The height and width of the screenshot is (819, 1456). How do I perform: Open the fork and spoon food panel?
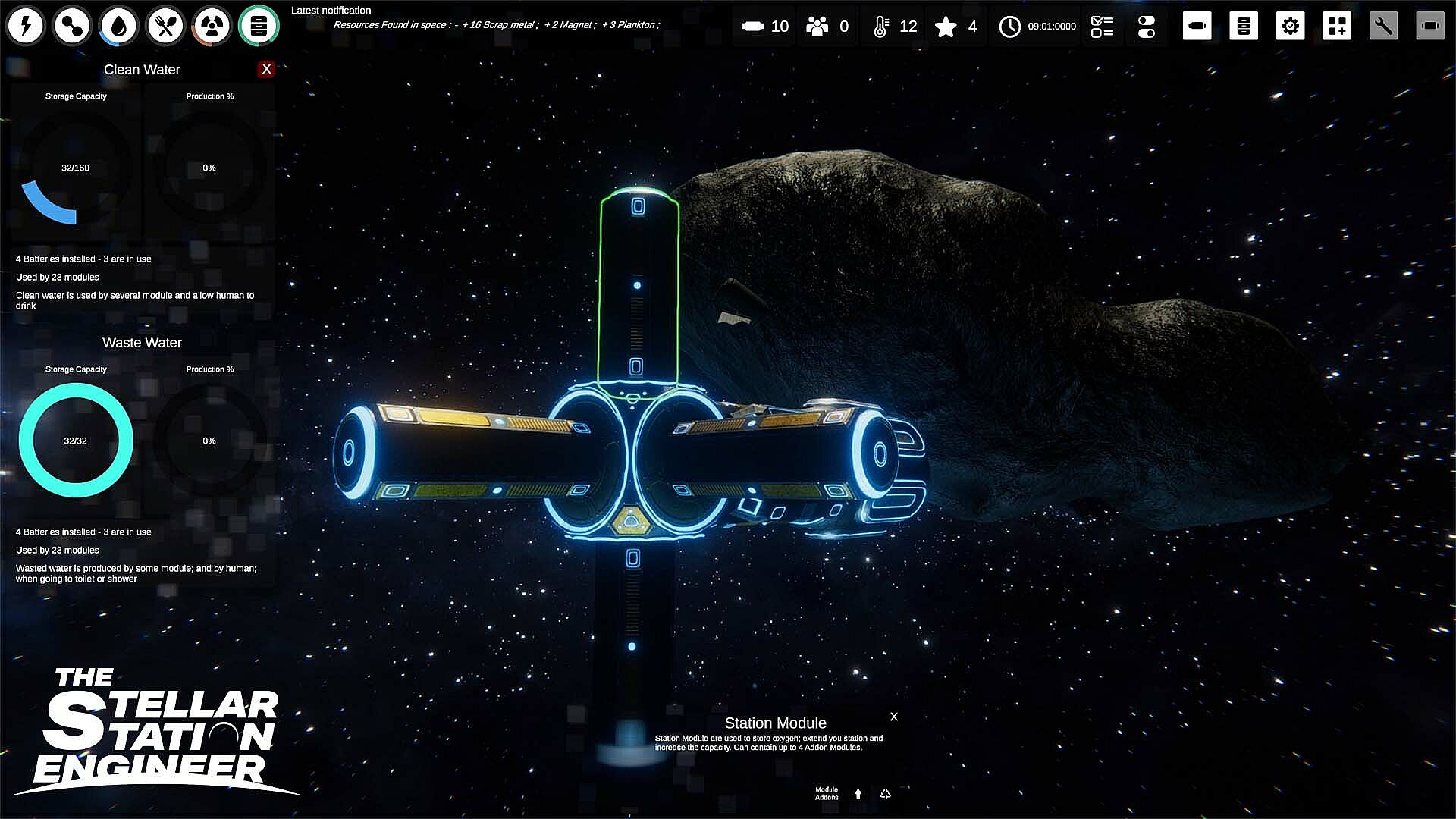click(x=165, y=26)
